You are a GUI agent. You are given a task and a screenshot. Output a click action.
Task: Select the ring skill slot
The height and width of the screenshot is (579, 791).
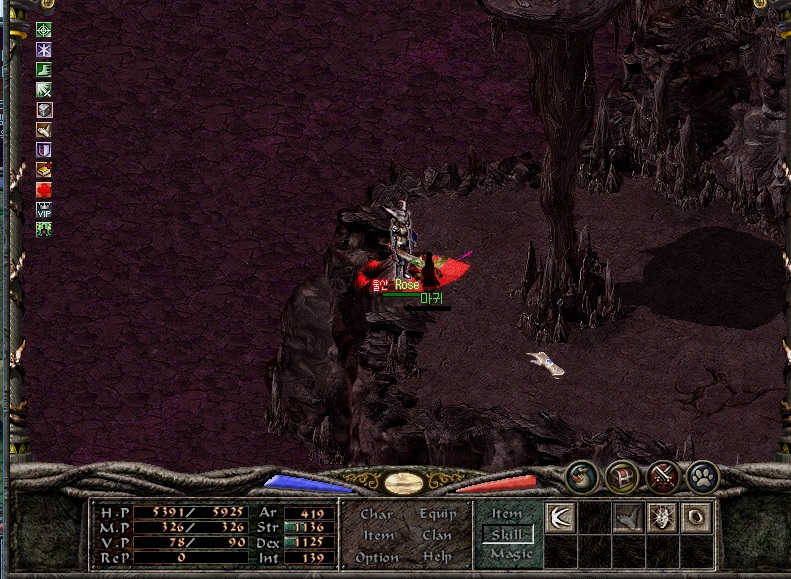695,517
